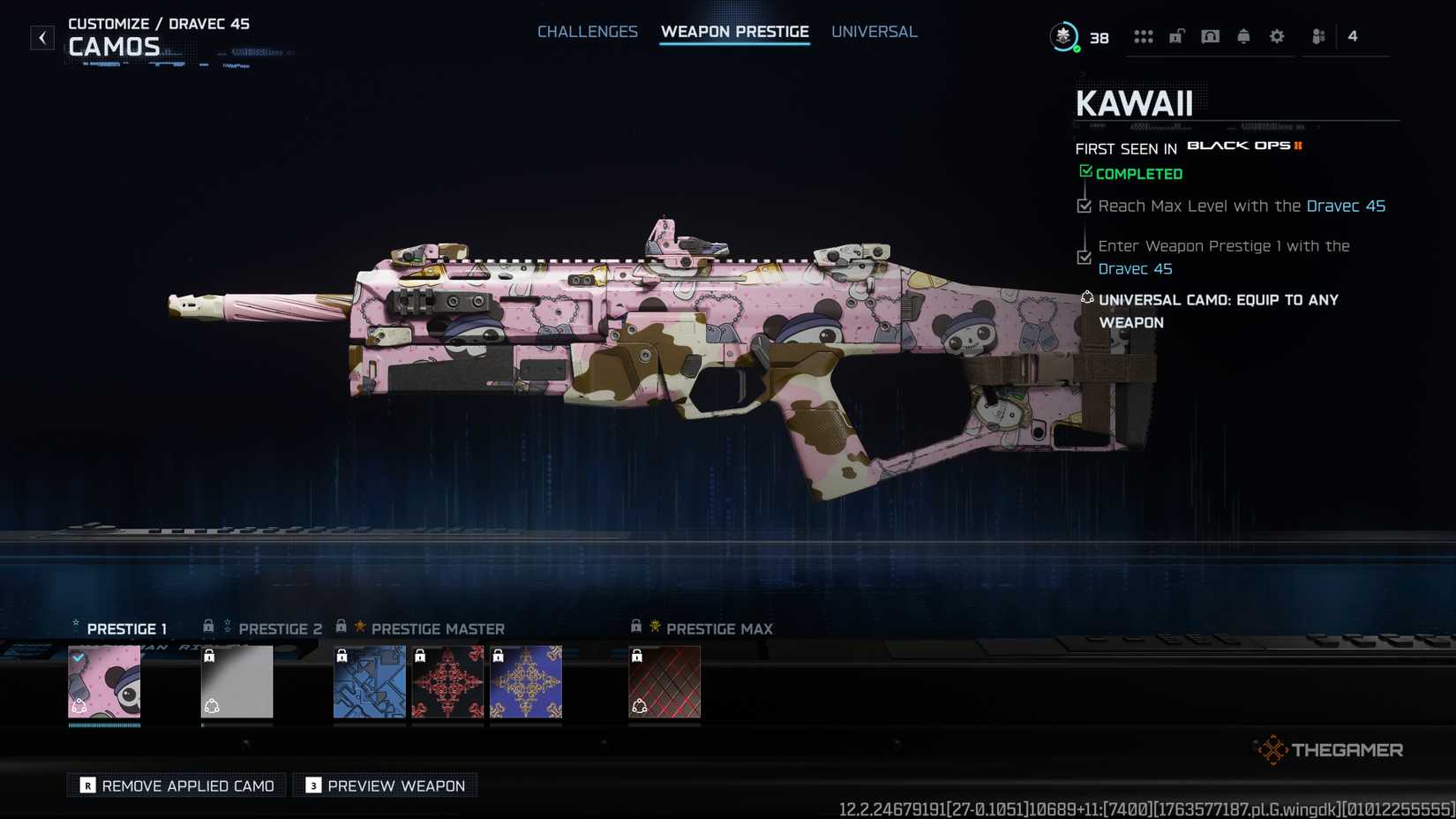The width and height of the screenshot is (1456, 819).
Task: Click the settings gear icon
Action: pyautogui.click(x=1276, y=36)
